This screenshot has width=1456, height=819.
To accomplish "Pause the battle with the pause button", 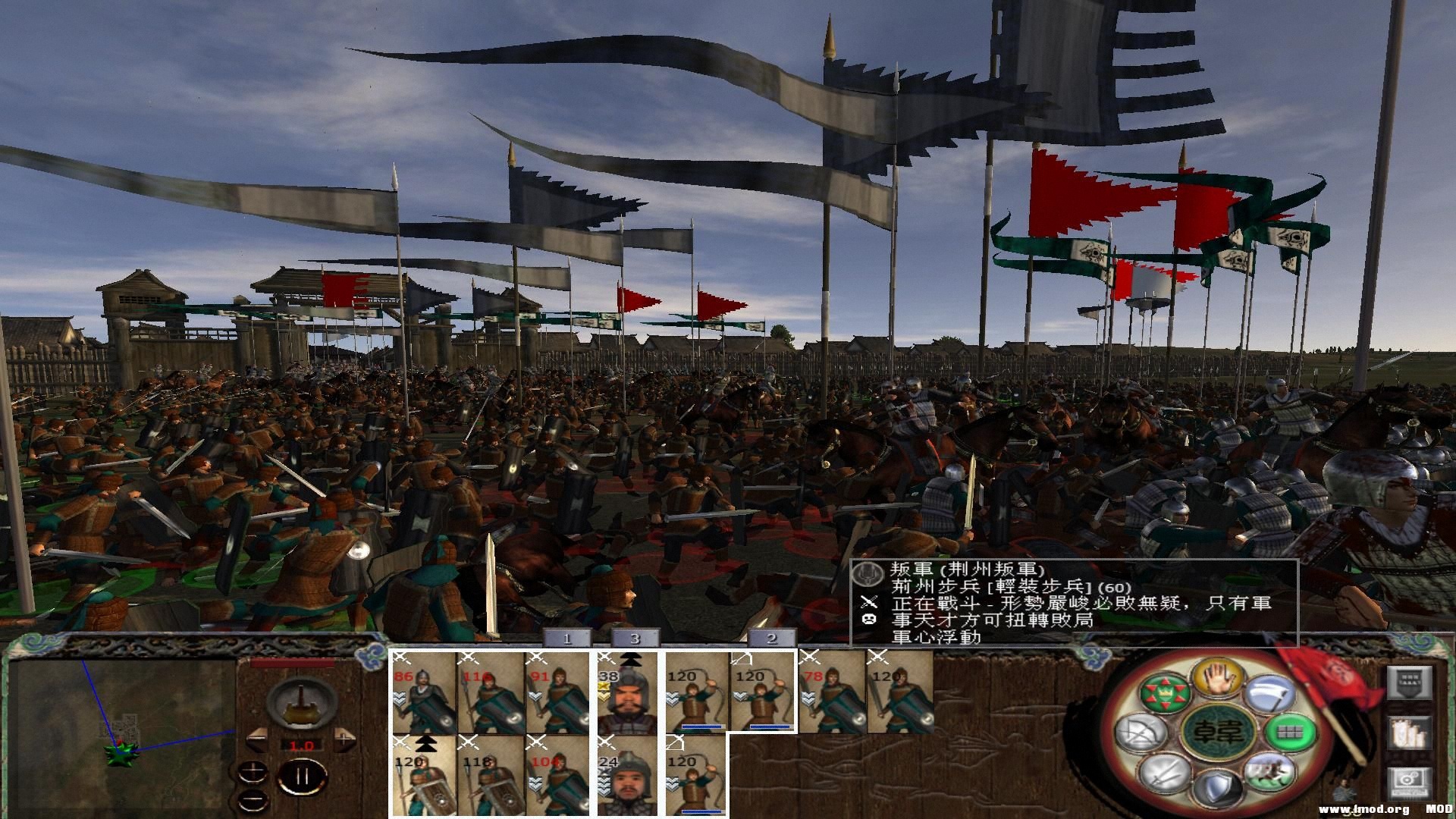I will pos(300,777).
